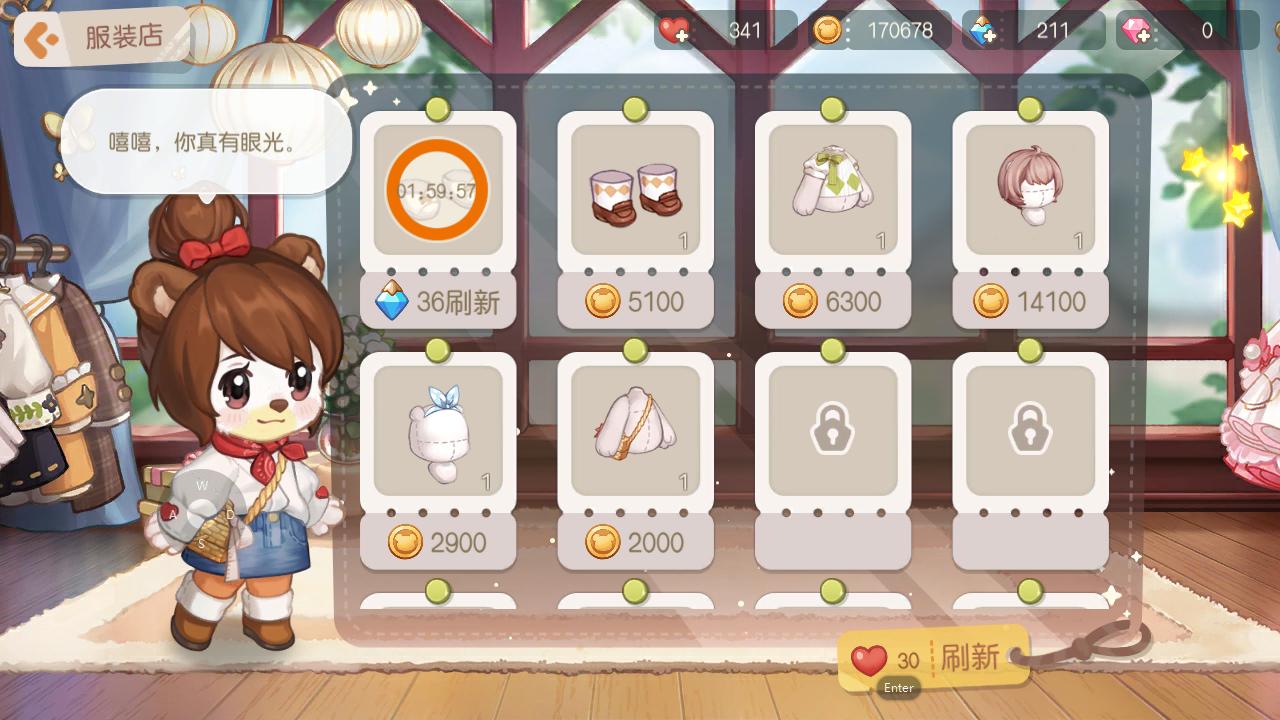Click the orange countdown timer ring 01:59:57
Image resolution: width=1280 pixels, height=720 pixels.
438,189
